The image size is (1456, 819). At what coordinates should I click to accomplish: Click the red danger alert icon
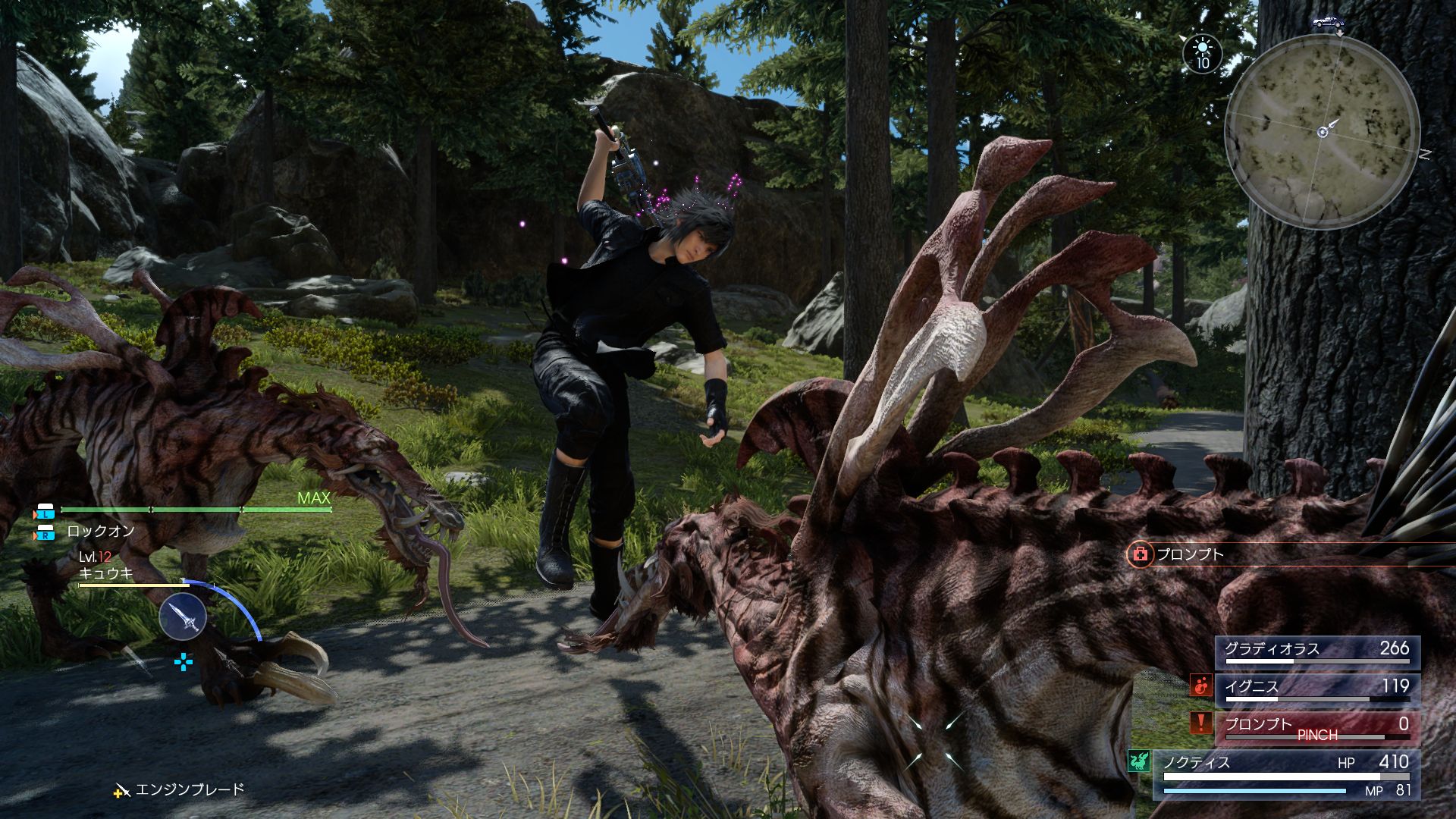(1200, 723)
